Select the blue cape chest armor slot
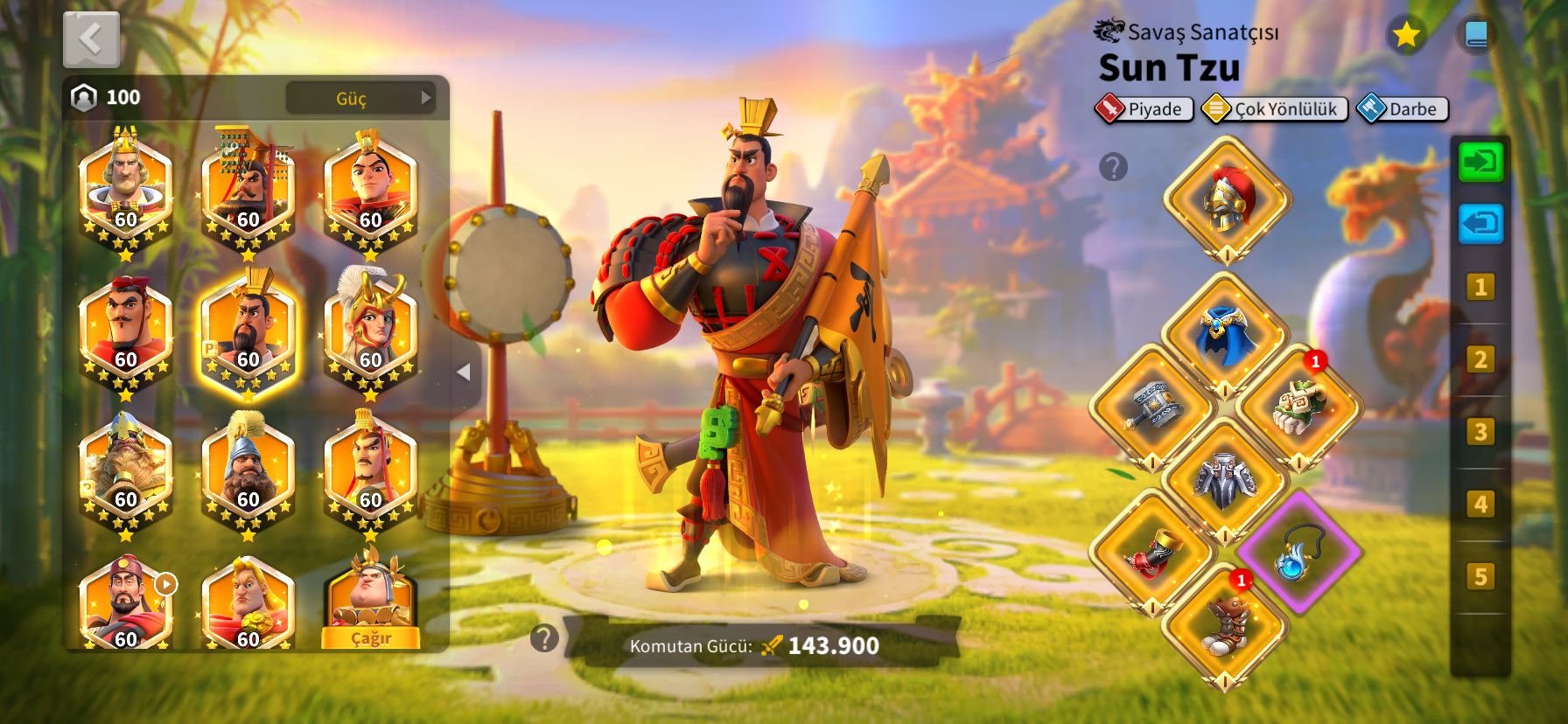 [x=1225, y=336]
